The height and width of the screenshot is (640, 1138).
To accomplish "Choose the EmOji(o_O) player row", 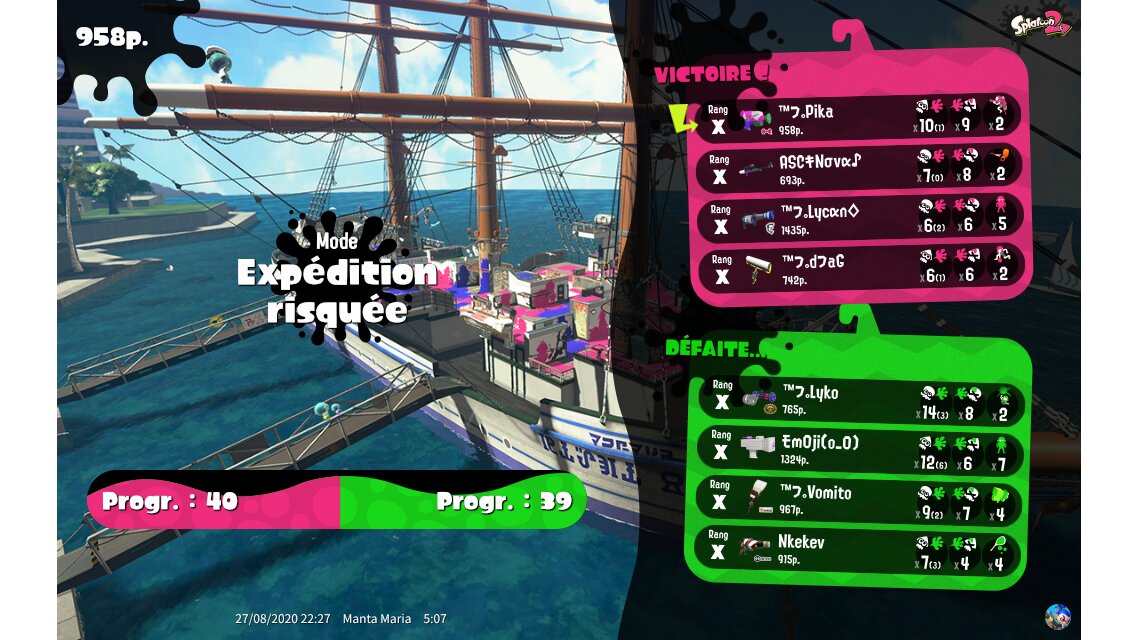I will pyautogui.click(x=860, y=450).
